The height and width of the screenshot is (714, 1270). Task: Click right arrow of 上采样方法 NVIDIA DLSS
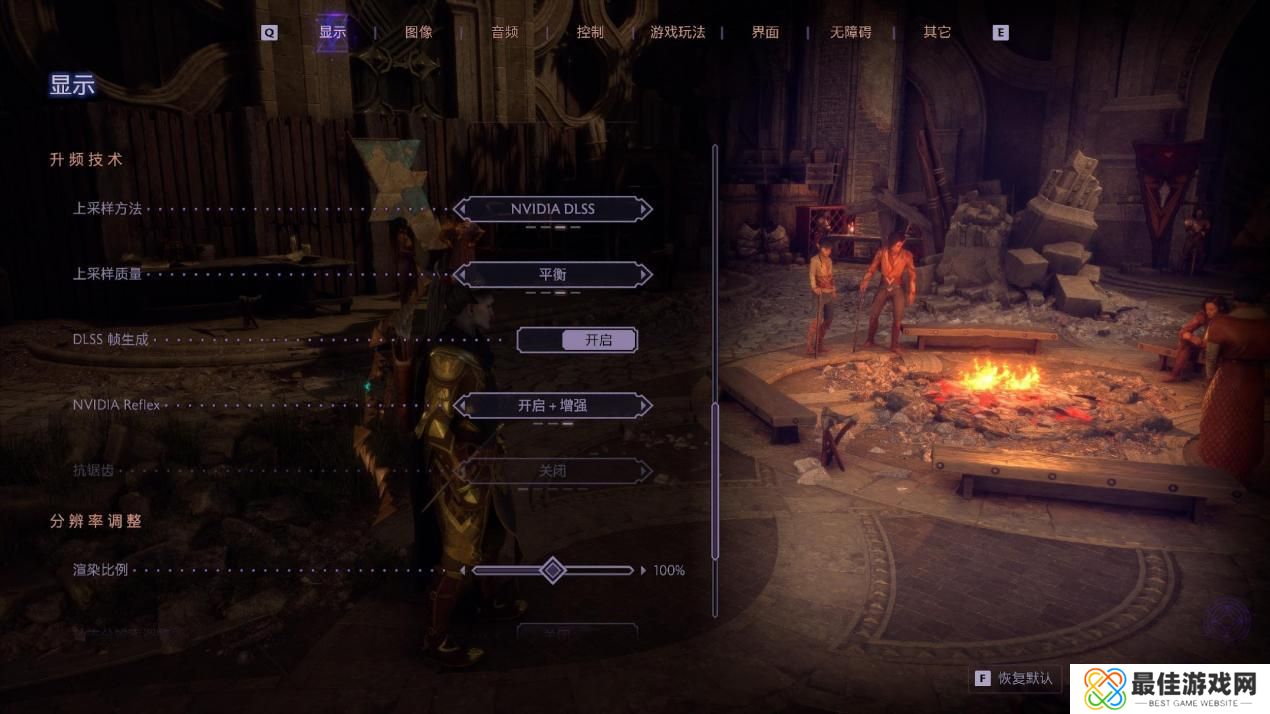(646, 209)
